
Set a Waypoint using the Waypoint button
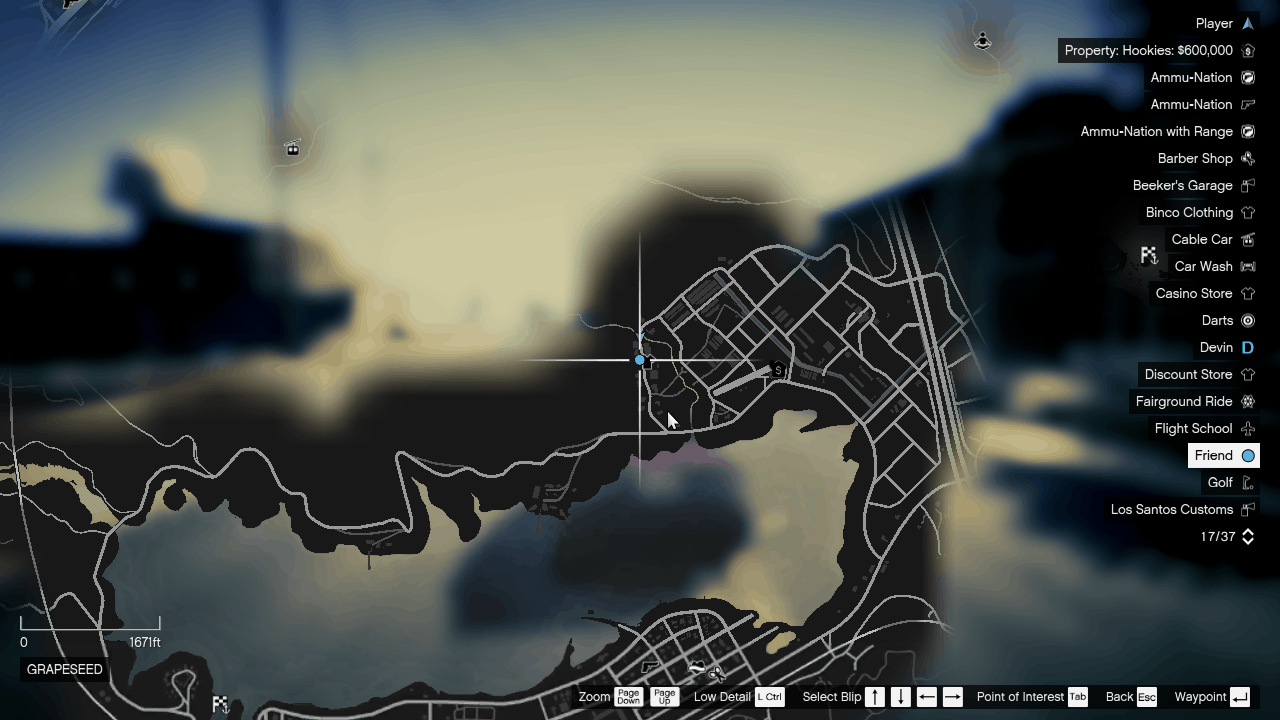coord(1238,697)
